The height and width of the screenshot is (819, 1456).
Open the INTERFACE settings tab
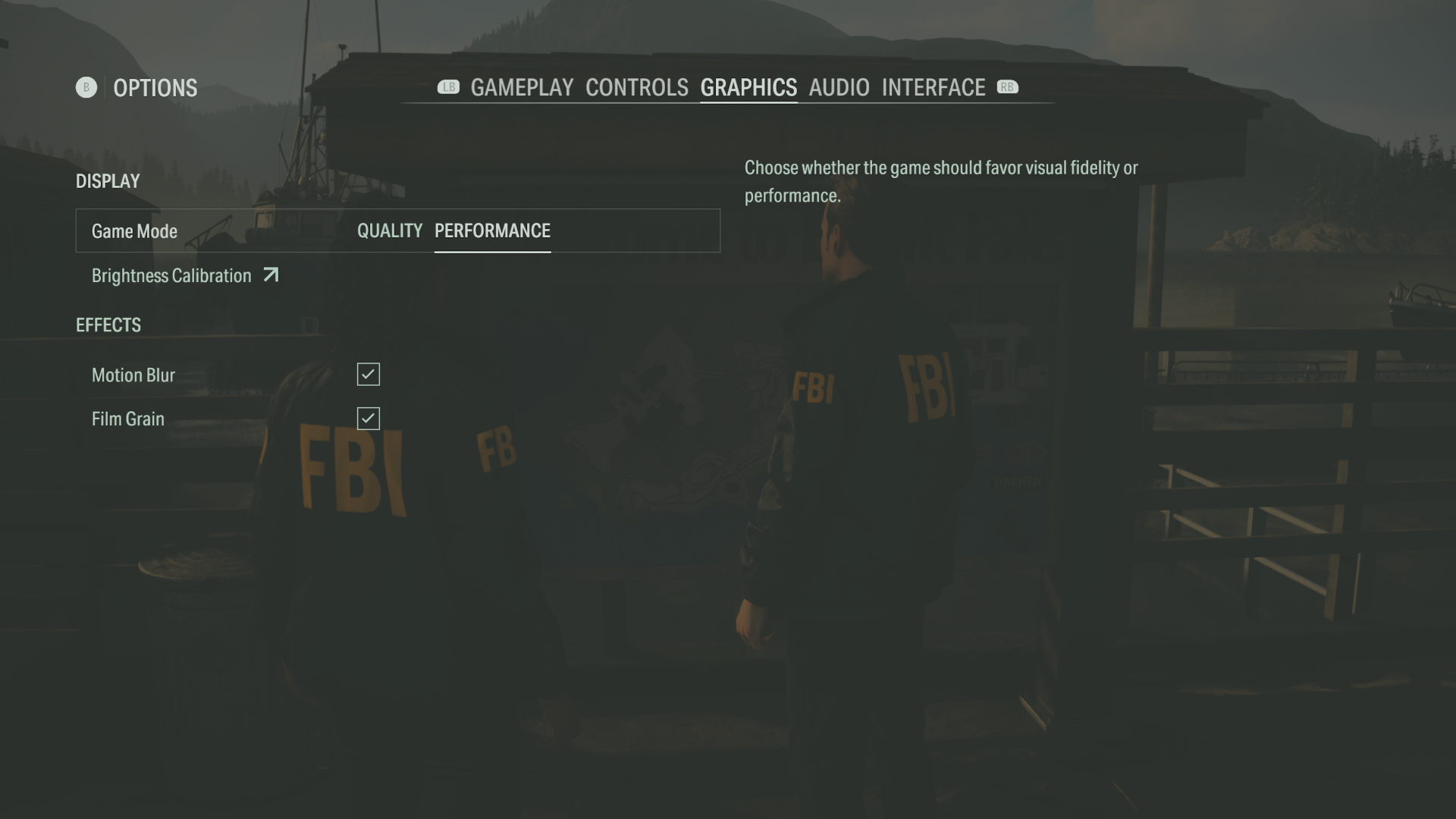click(x=934, y=87)
